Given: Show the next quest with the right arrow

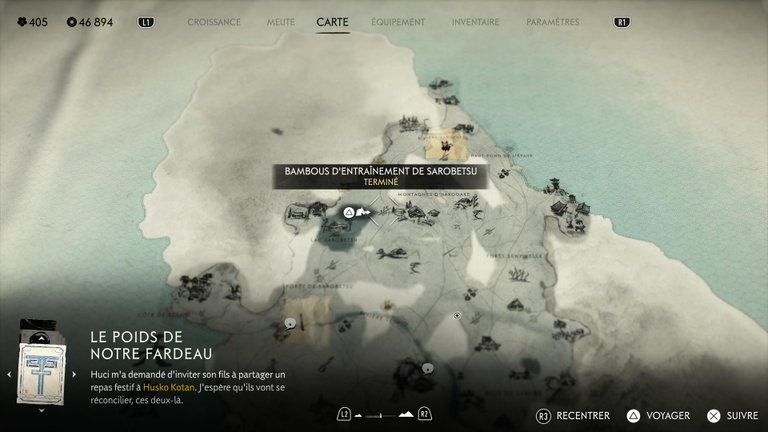Looking at the screenshot, I should (73, 374).
